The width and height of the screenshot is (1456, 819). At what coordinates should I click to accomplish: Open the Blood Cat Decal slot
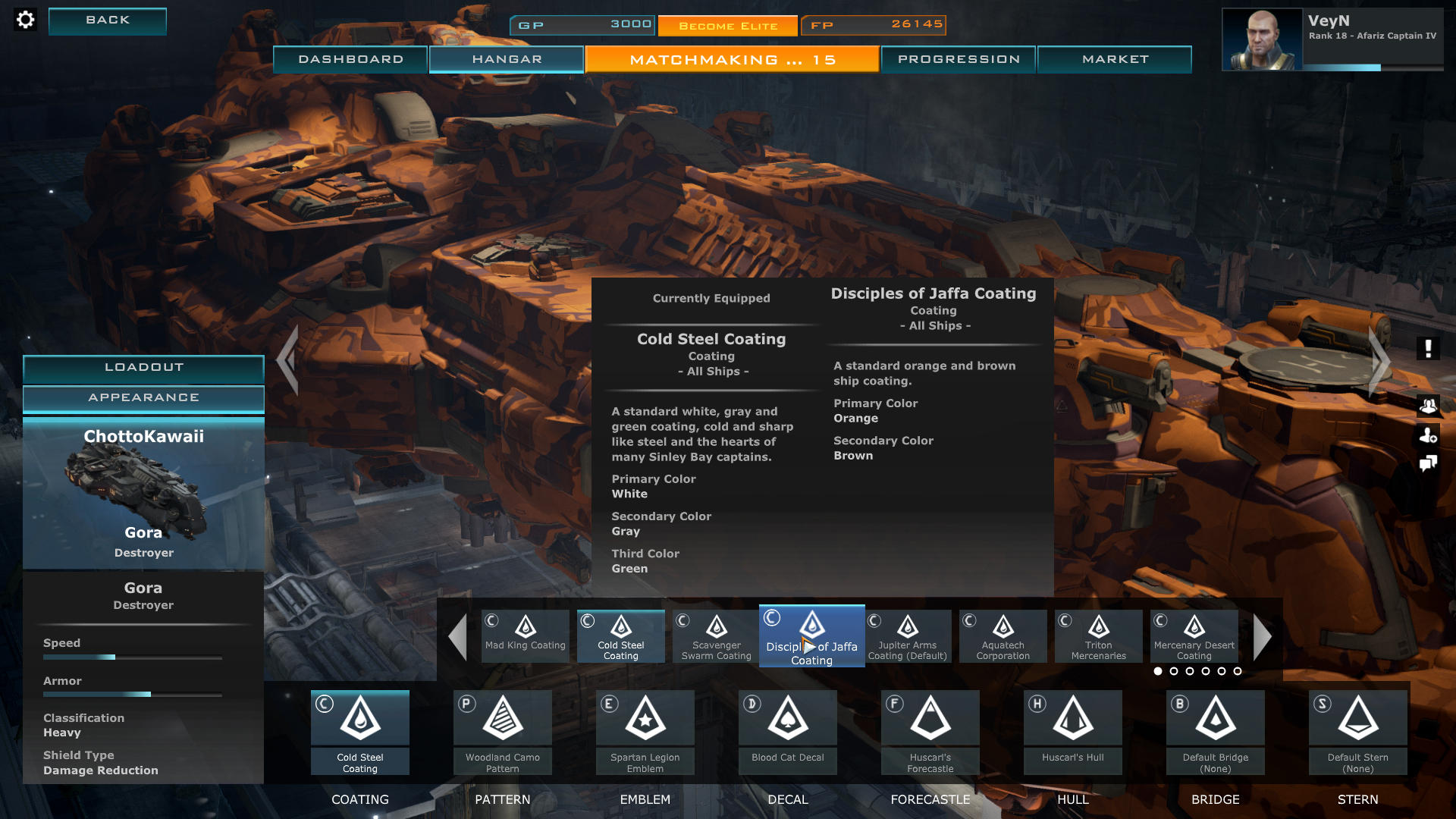[x=787, y=732]
